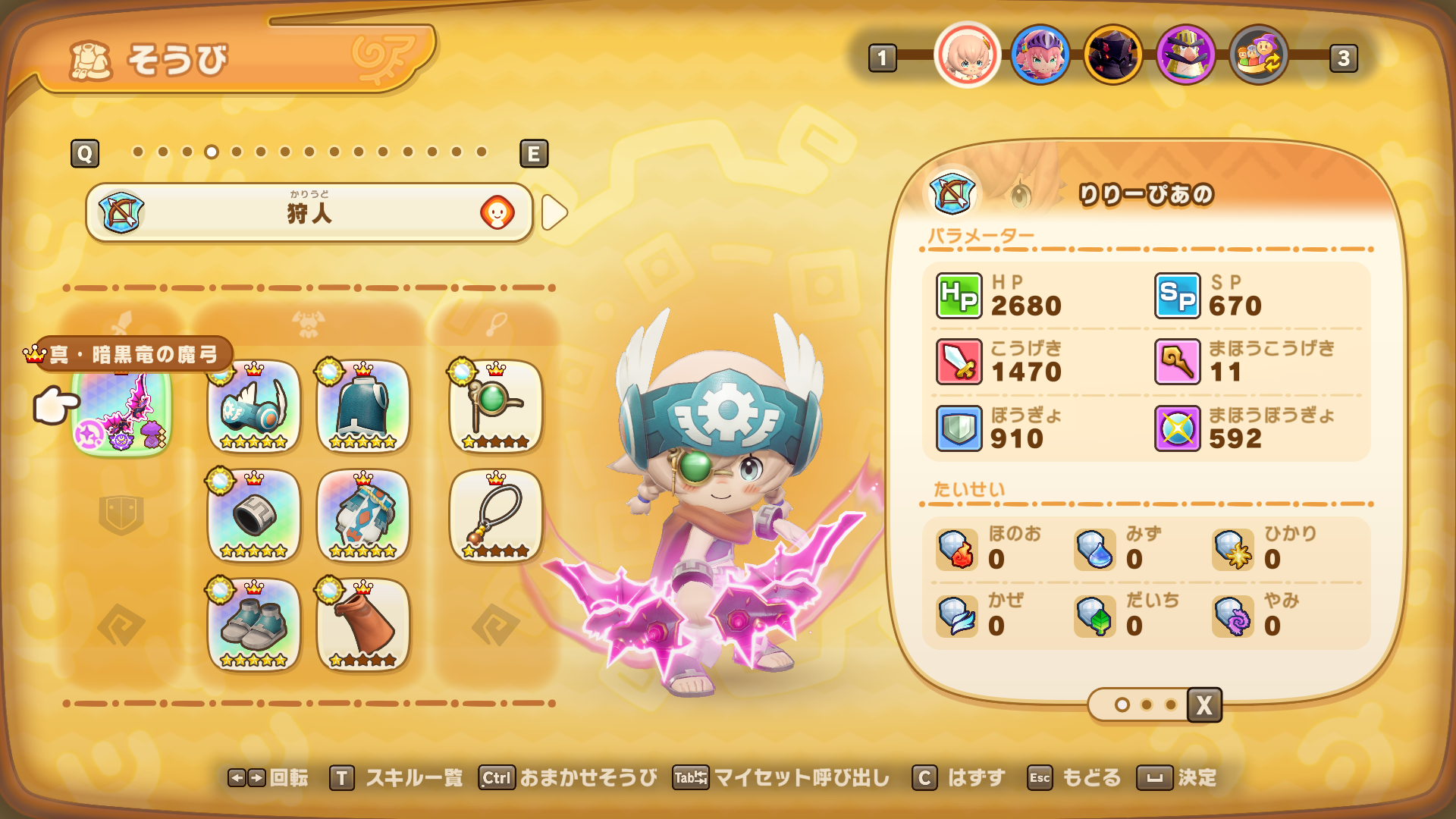Image resolution: width=1456 pixels, height=819 pixels.
Task: Click the arrow next to the 狩人 Life bar
Action: click(554, 213)
